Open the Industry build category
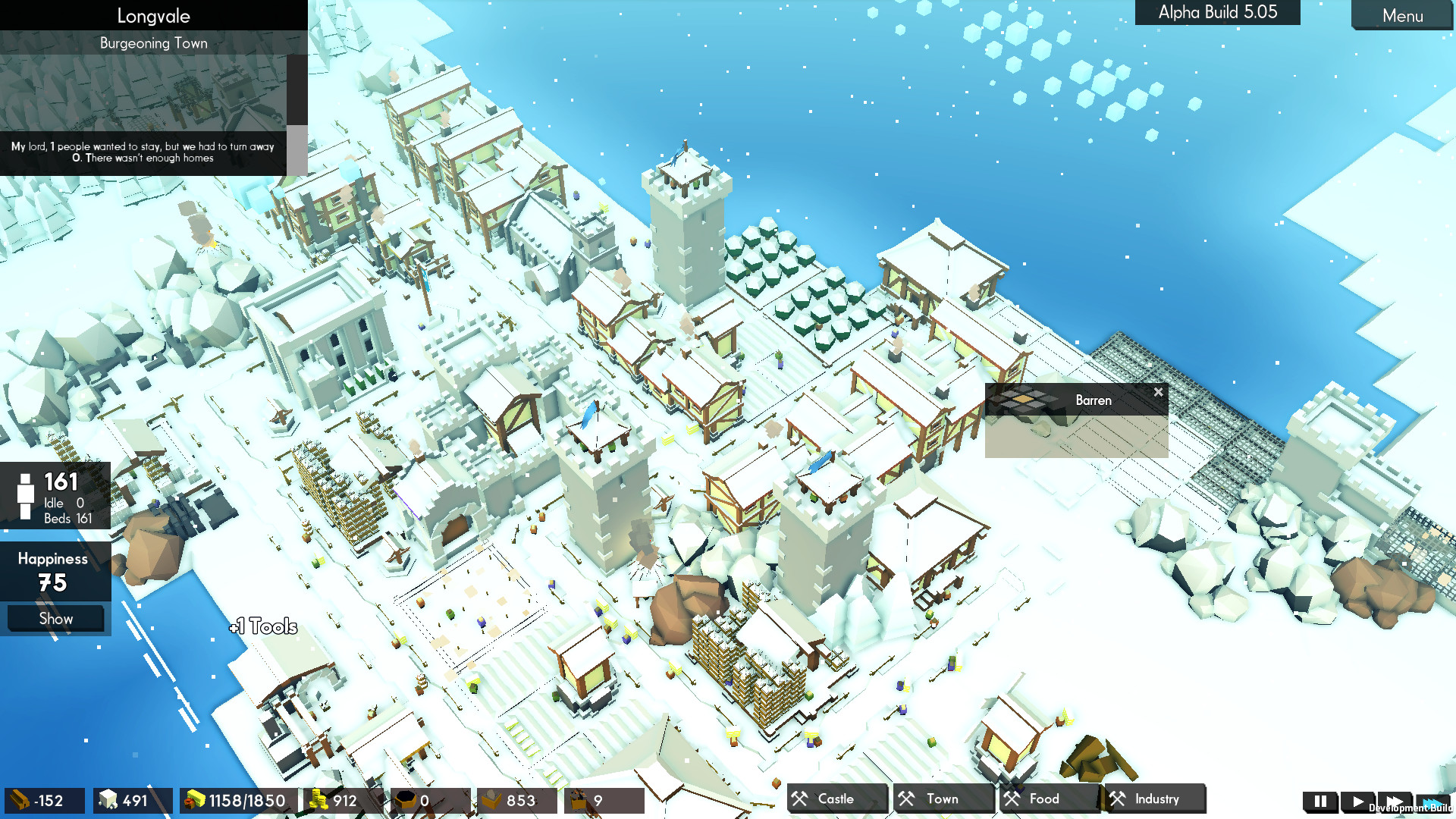Viewport: 1456px width, 819px height. [x=1154, y=799]
